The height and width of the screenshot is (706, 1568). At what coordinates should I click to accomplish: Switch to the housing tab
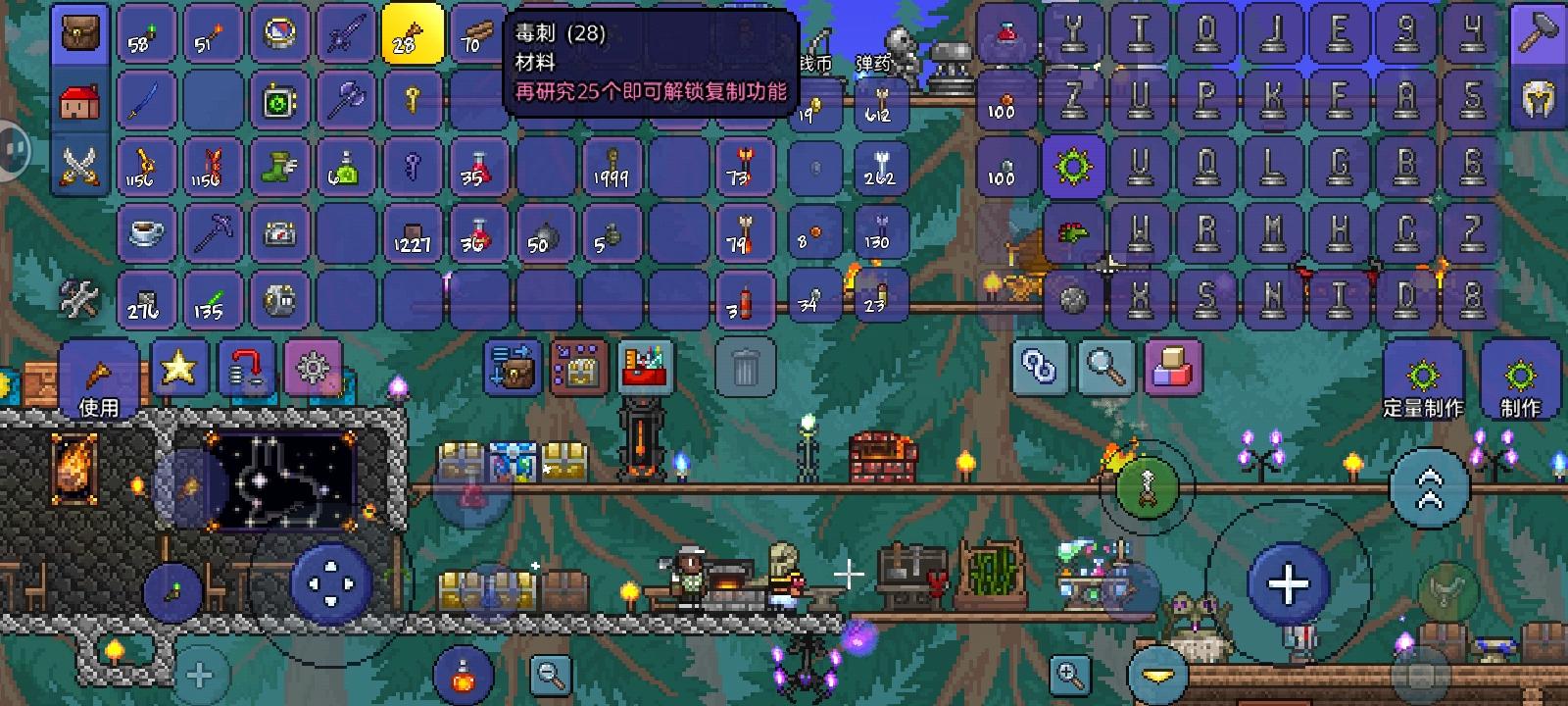click(78, 98)
